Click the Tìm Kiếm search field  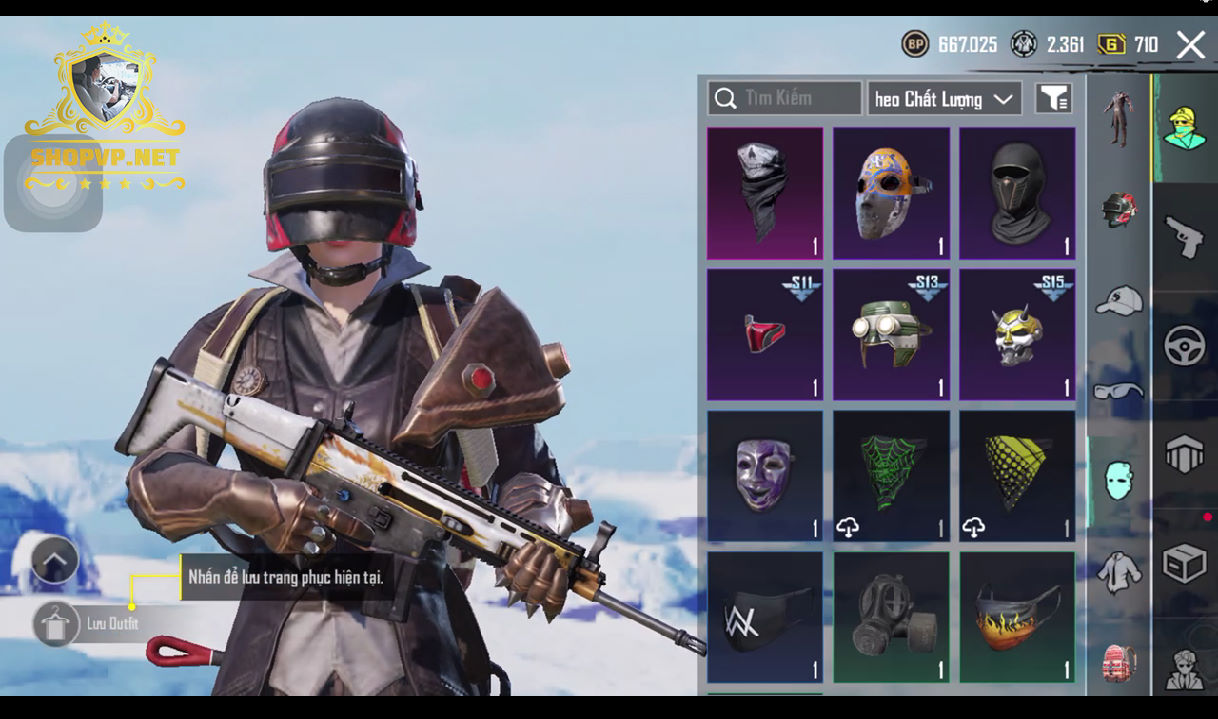coord(785,98)
